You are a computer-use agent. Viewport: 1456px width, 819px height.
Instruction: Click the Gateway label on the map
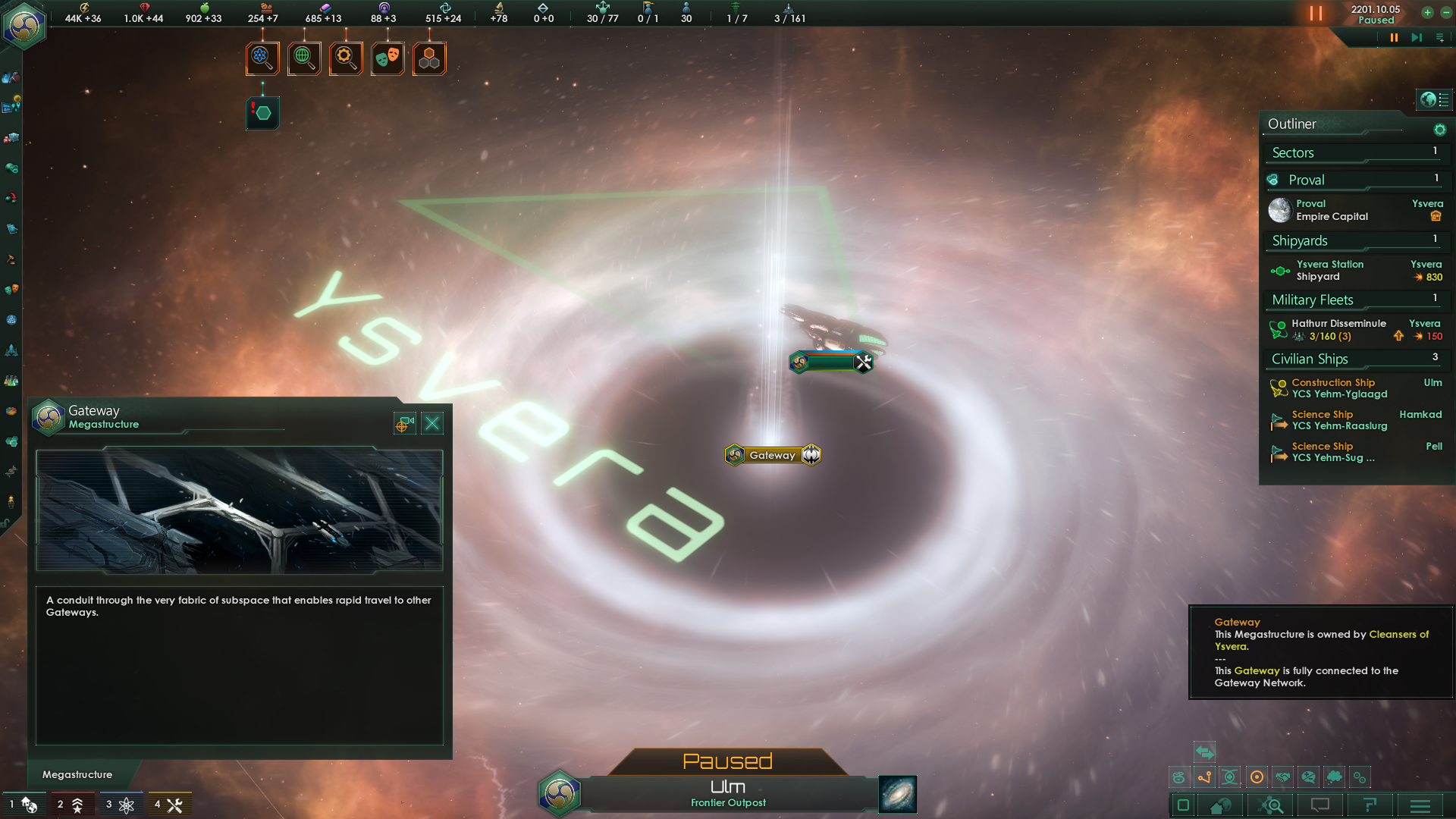click(x=772, y=455)
